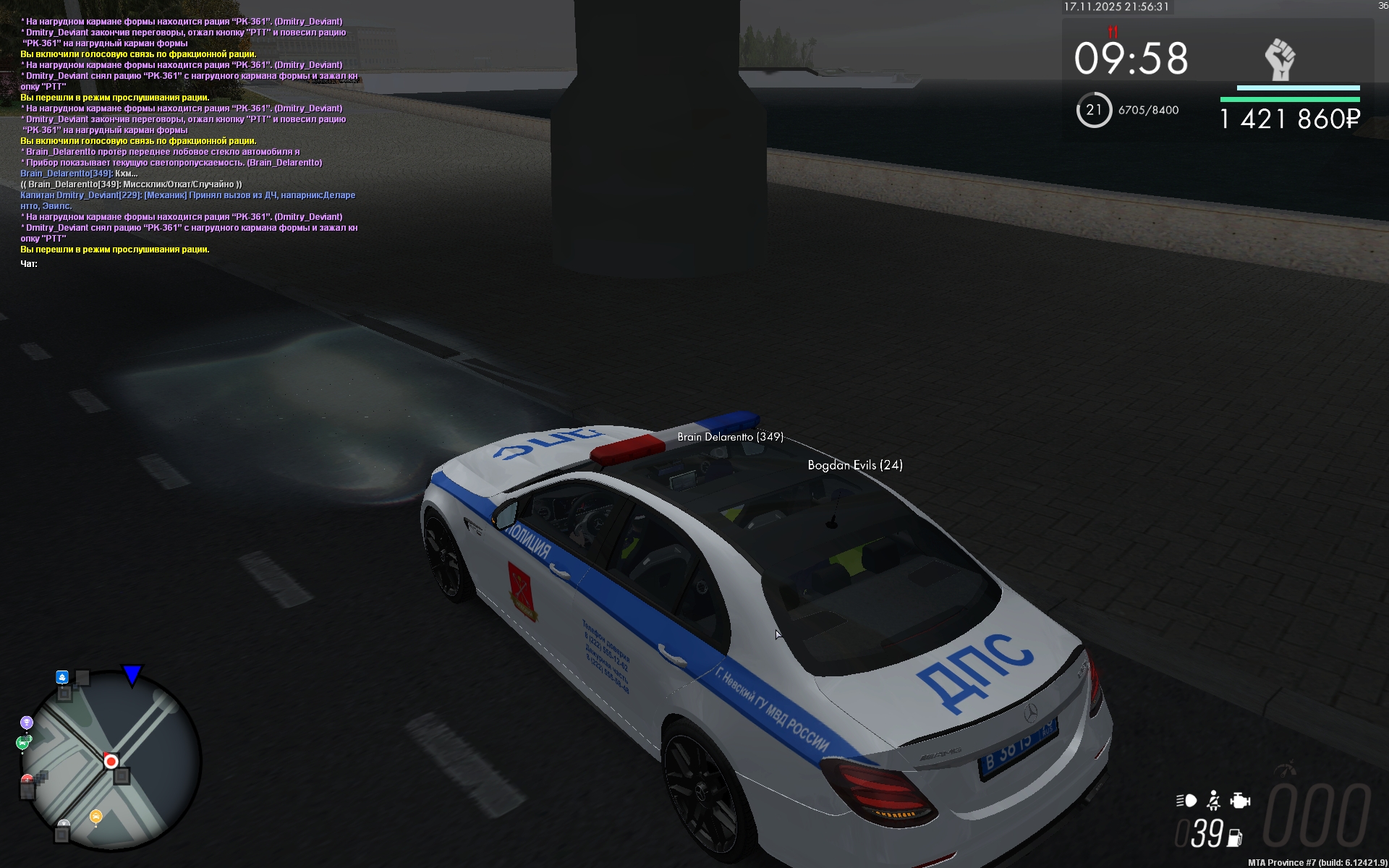This screenshot has width=1389, height=868.
Task: Select the yellow car marker on the minimap
Action: point(95,817)
